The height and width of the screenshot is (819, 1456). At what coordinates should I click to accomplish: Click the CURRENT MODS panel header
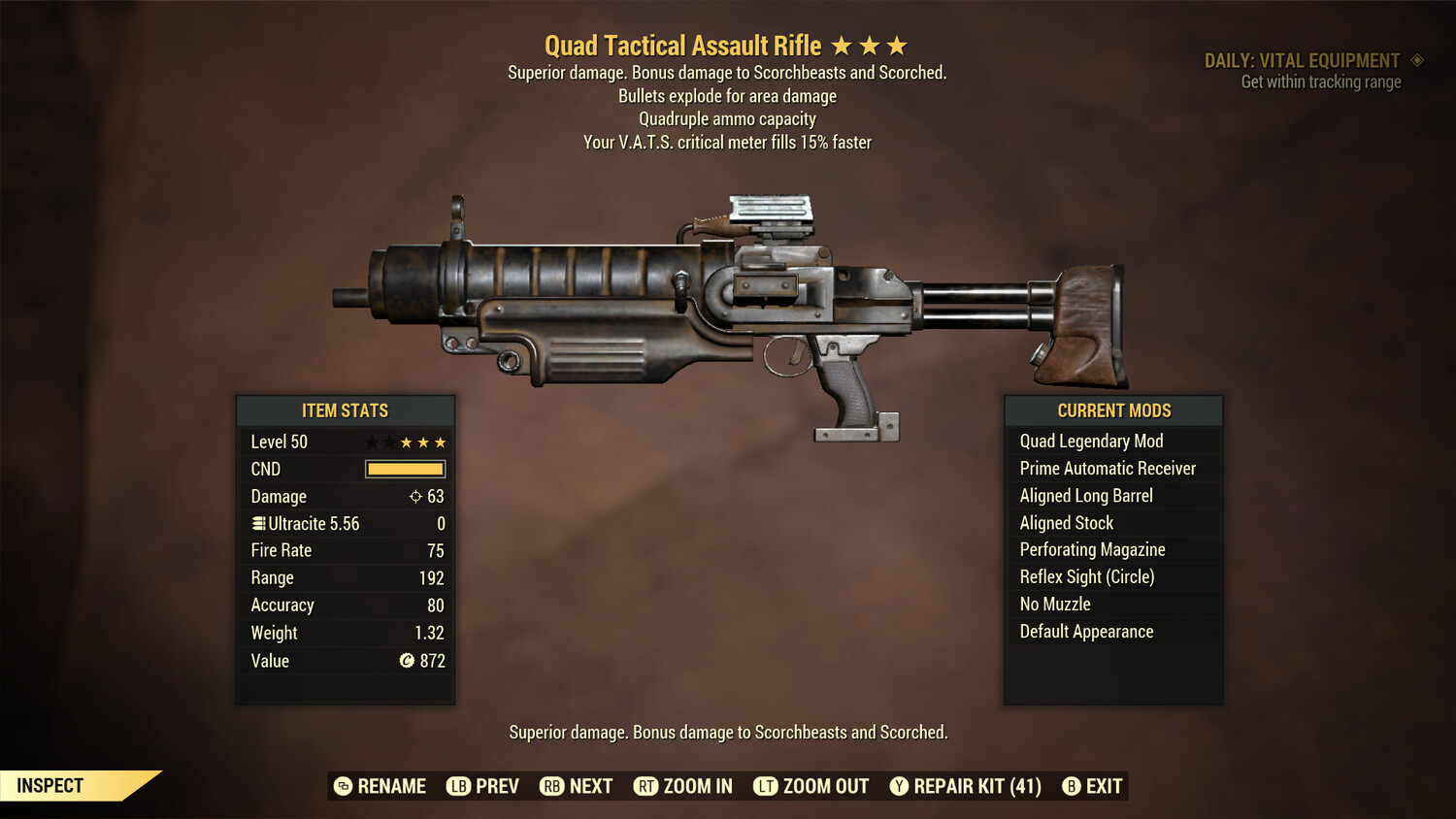click(1112, 410)
